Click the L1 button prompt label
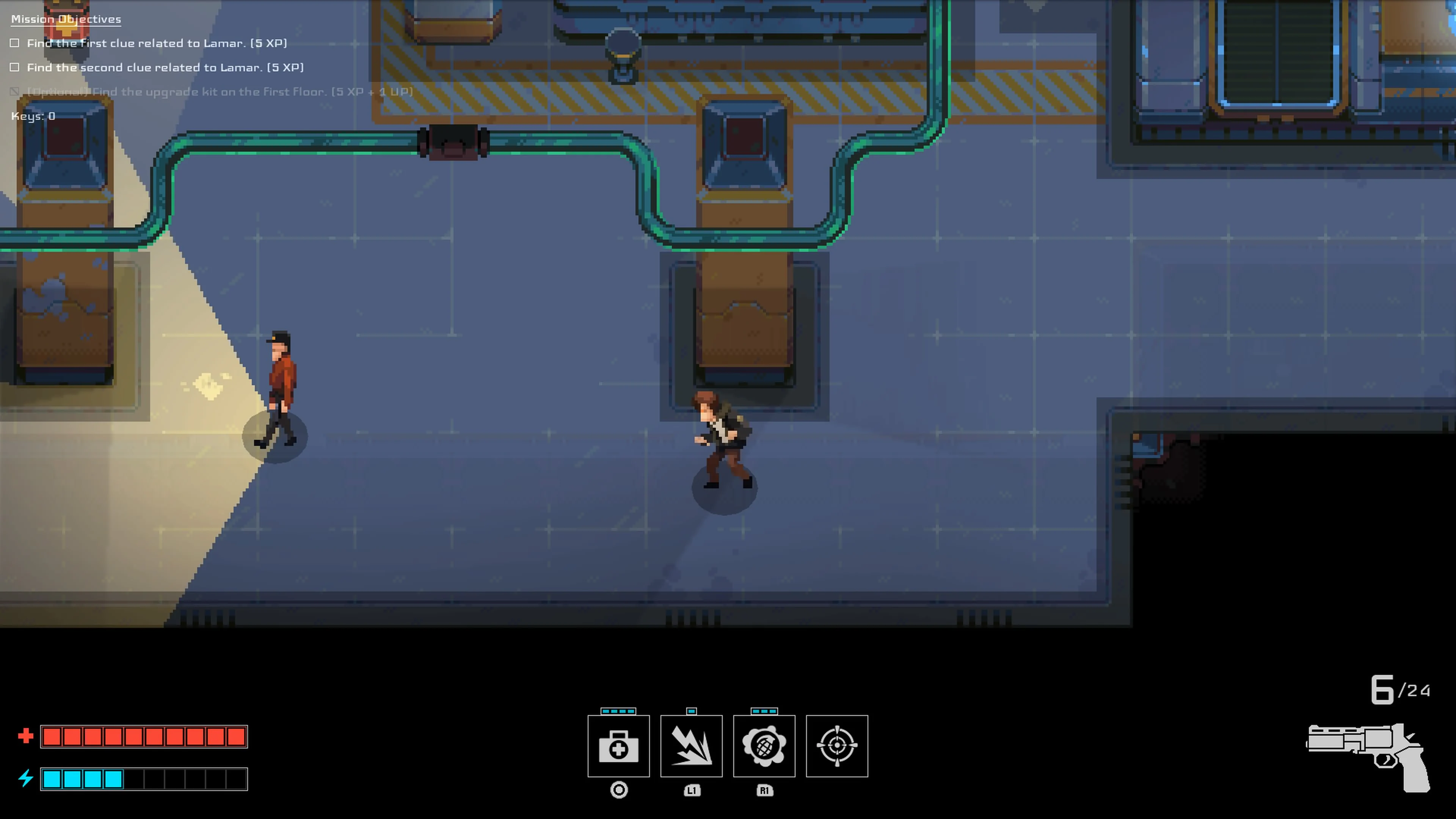Screen dimensions: 1456x819 coord(691,791)
